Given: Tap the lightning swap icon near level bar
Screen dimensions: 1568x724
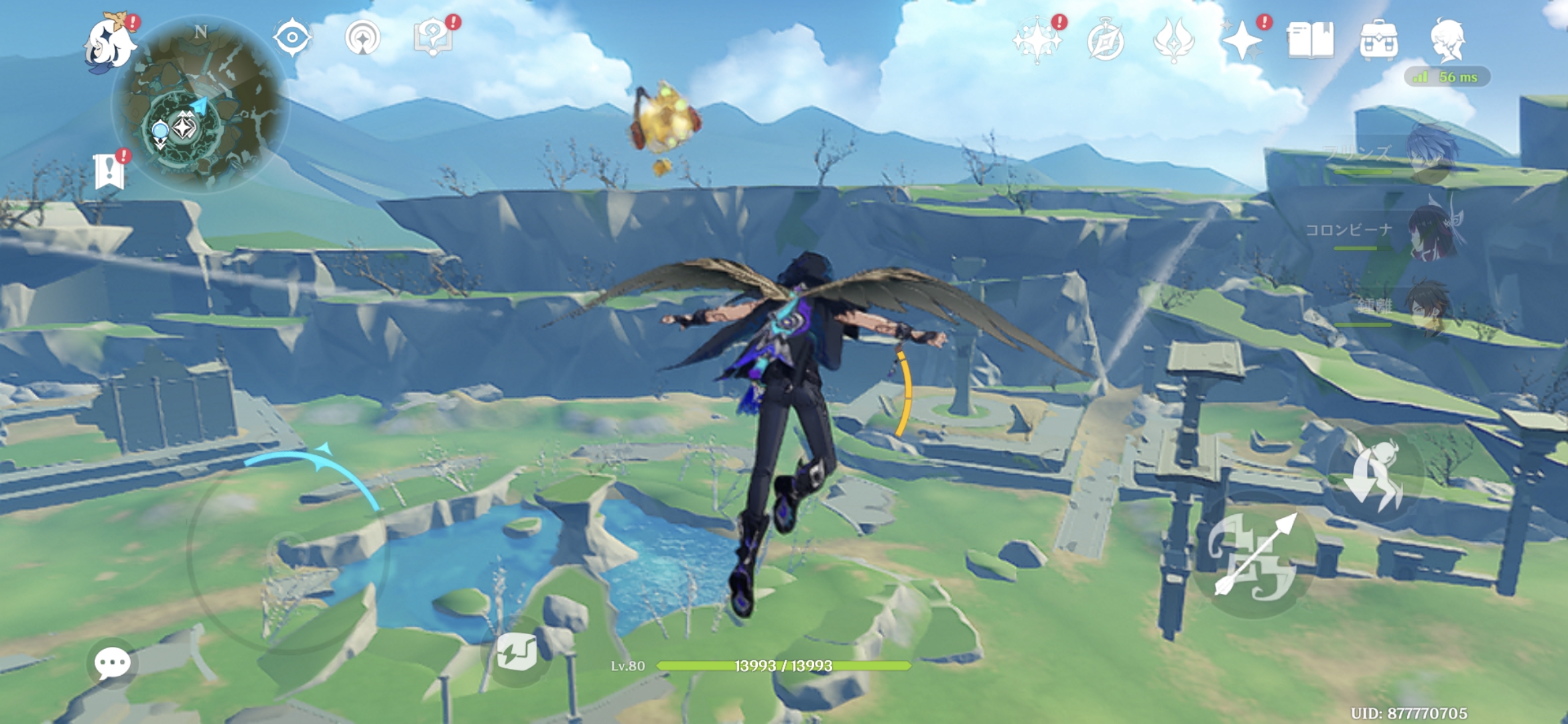Looking at the screenshot, I should (517, 652).
